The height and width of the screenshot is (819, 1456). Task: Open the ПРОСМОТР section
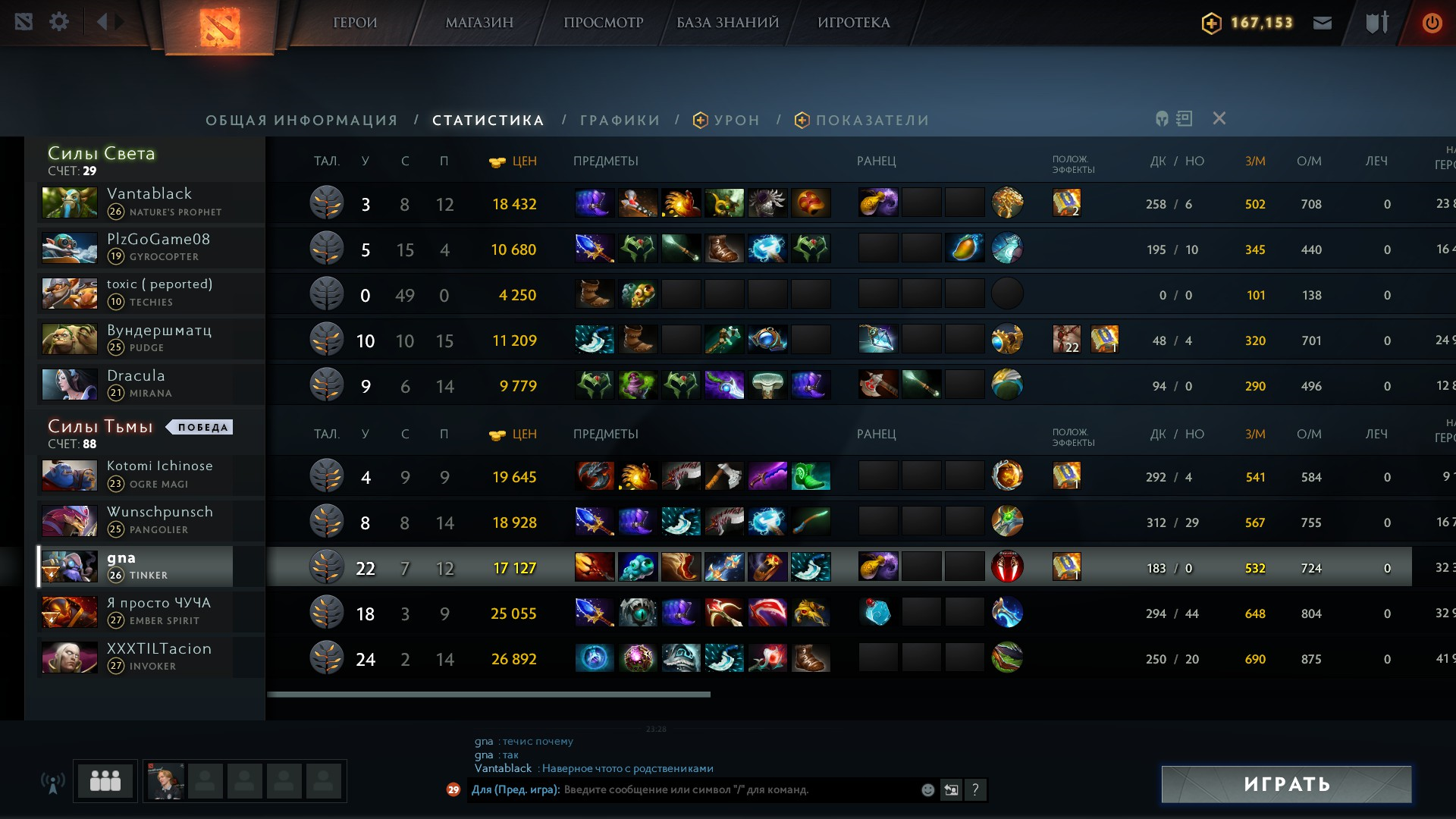tap(603, 23)
